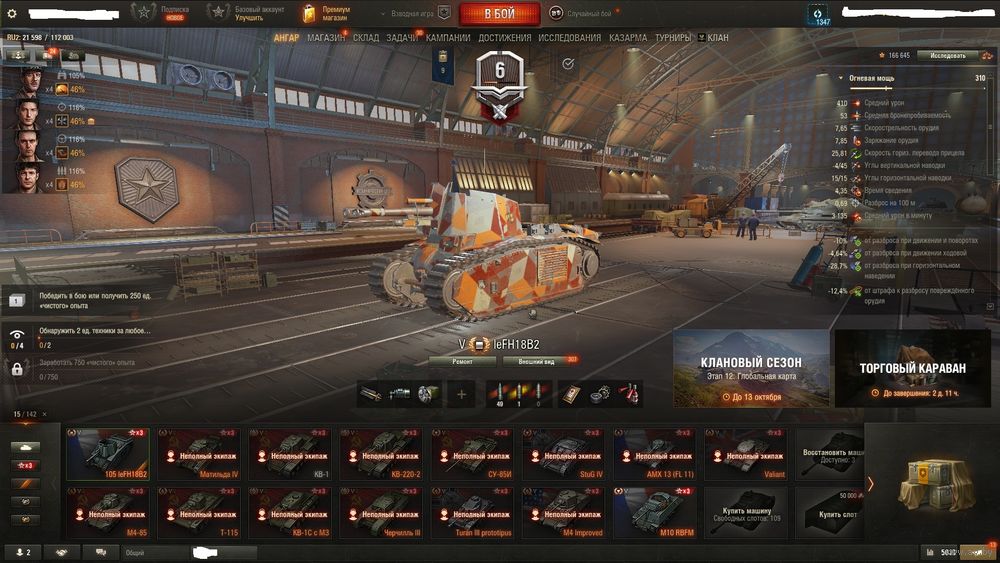Start battle with the В БОЙ button
The image size is (1000, 563).
499,14
